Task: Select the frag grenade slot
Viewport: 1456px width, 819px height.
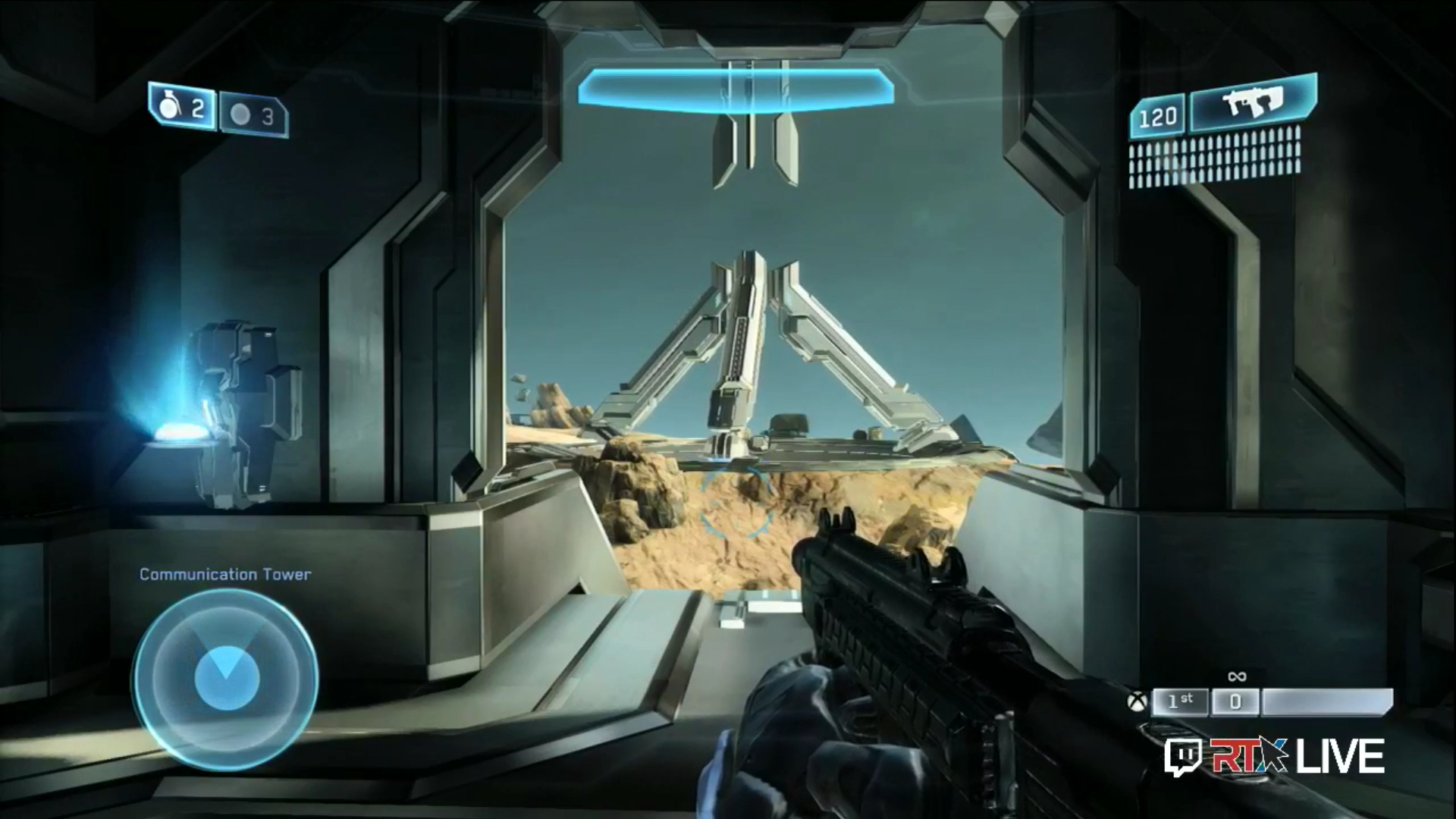Action: 182,108
